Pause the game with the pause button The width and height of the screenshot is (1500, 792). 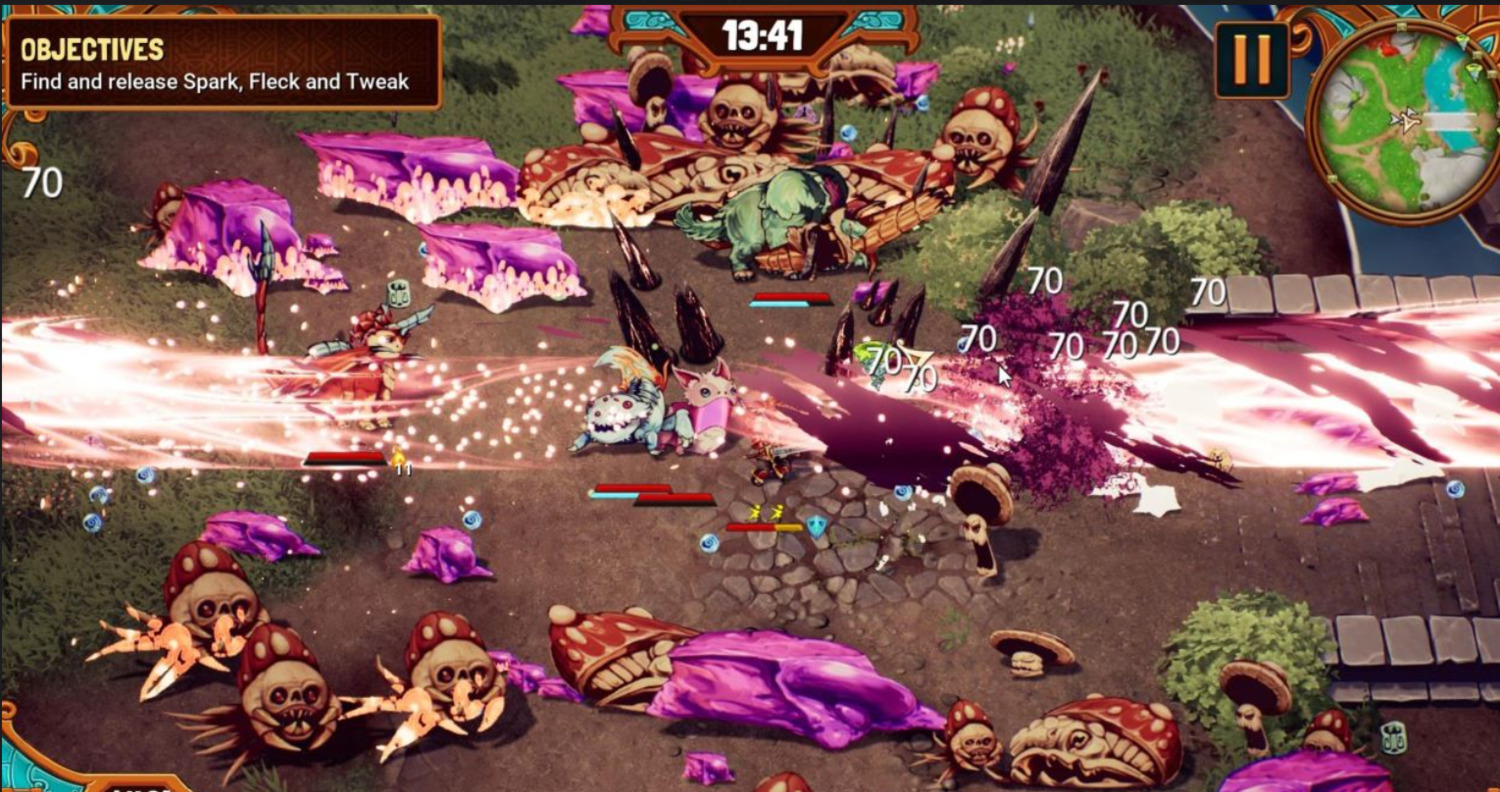pos(1251,60)
